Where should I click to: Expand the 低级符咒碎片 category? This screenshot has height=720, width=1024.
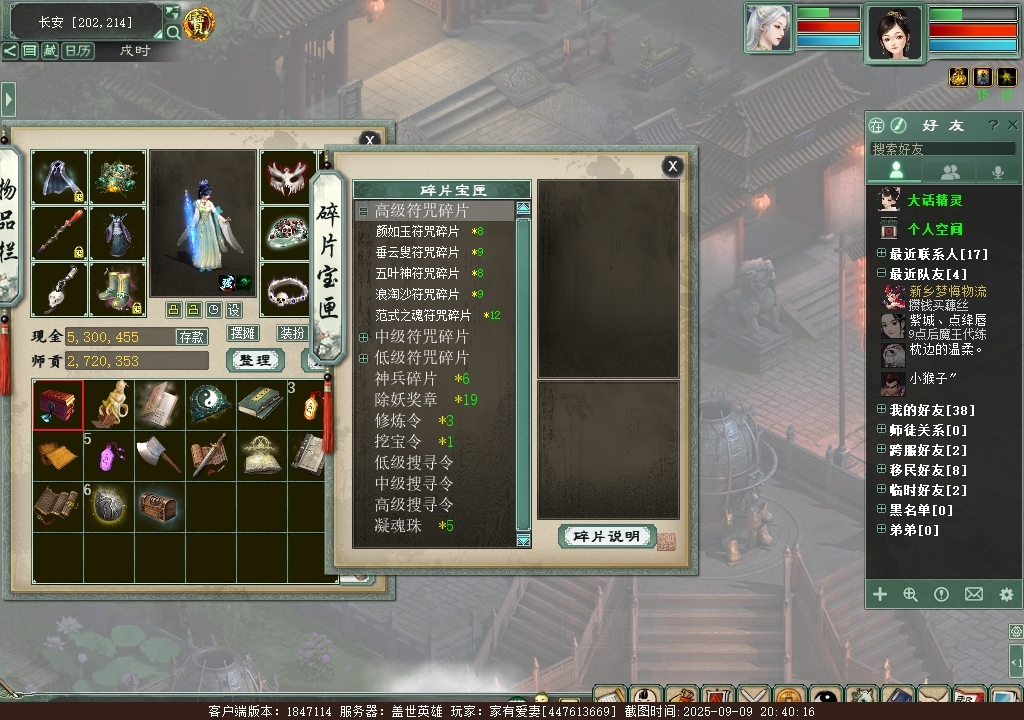coord(363,358)
